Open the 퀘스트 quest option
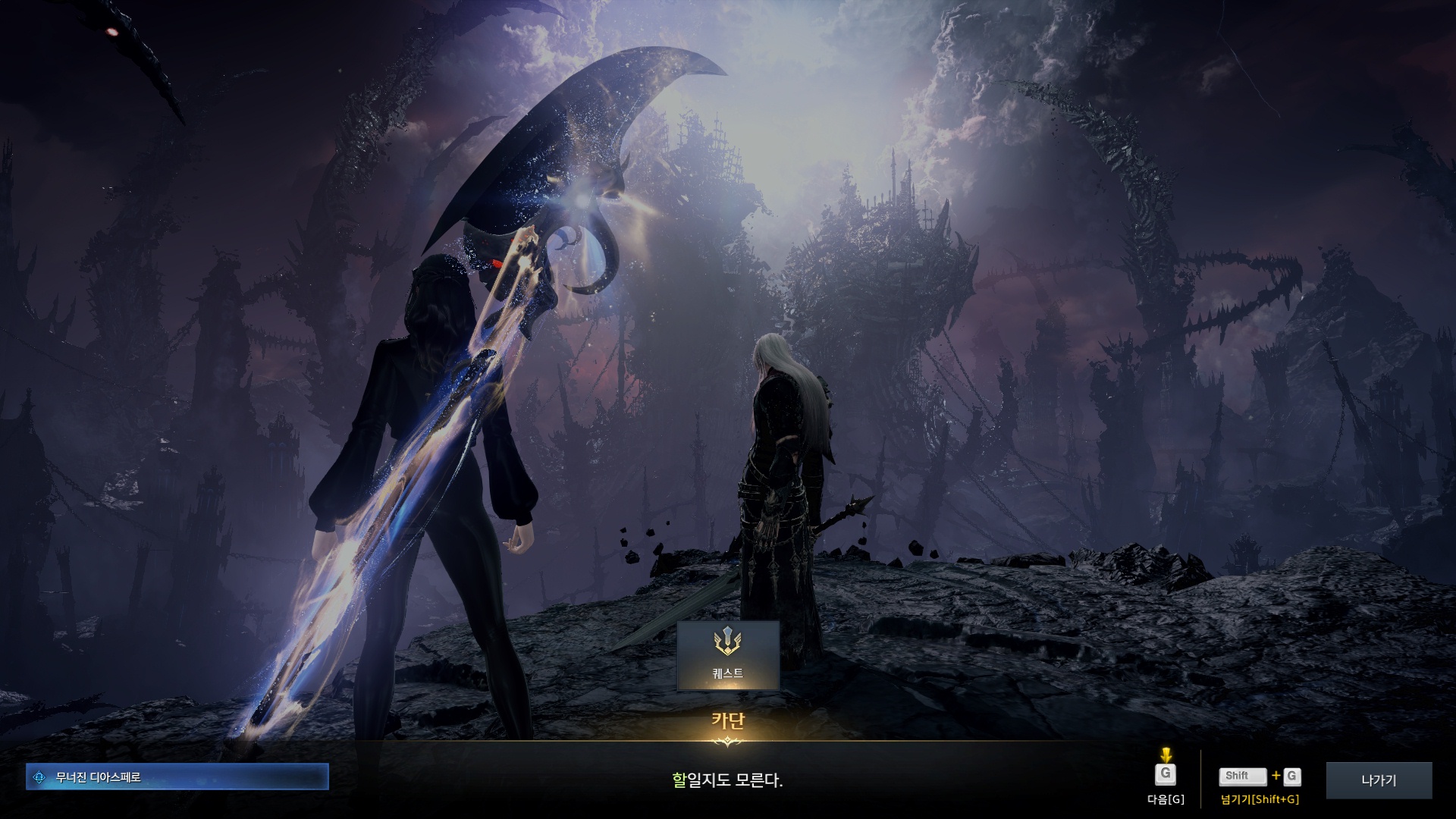 tap(727, 655)
